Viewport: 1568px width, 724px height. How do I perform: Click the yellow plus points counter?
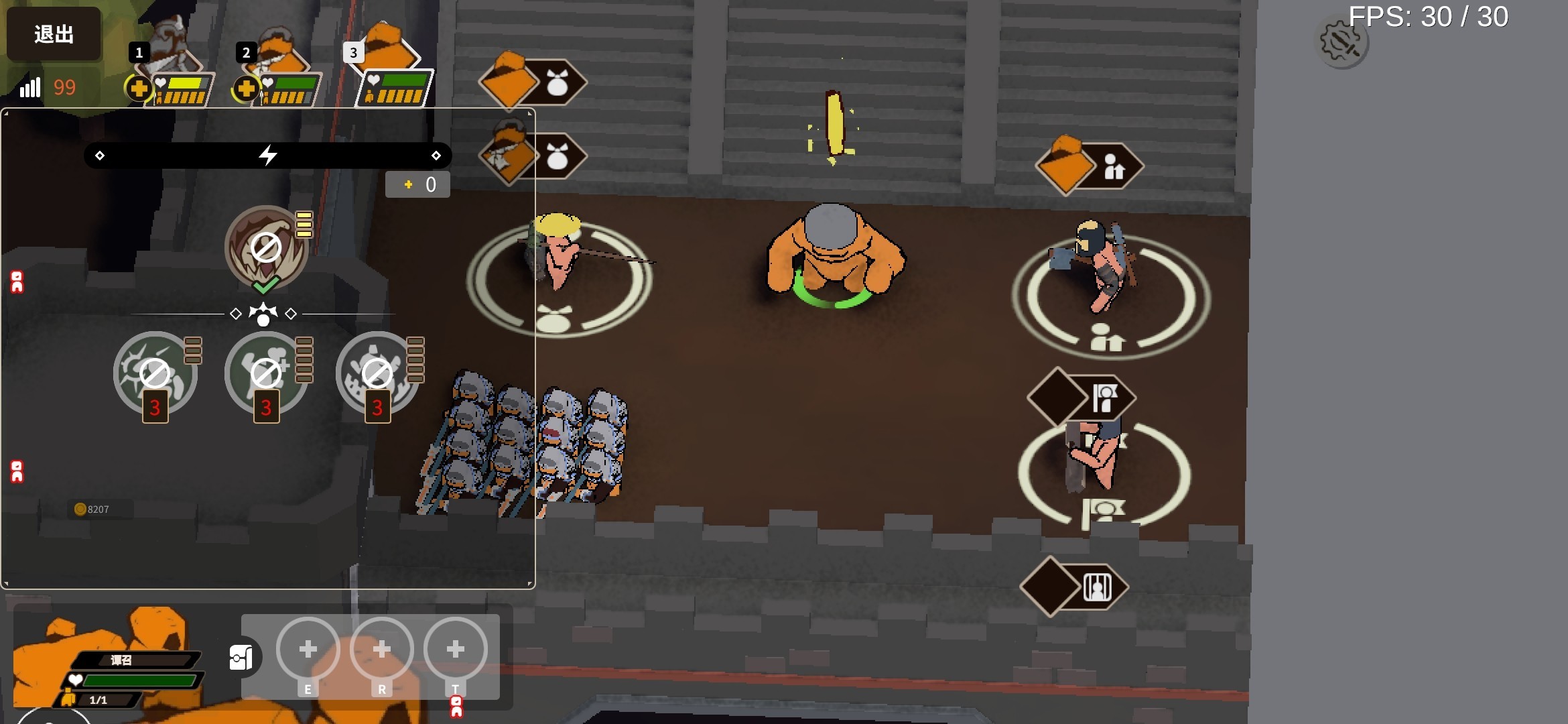tap(417, 184)
